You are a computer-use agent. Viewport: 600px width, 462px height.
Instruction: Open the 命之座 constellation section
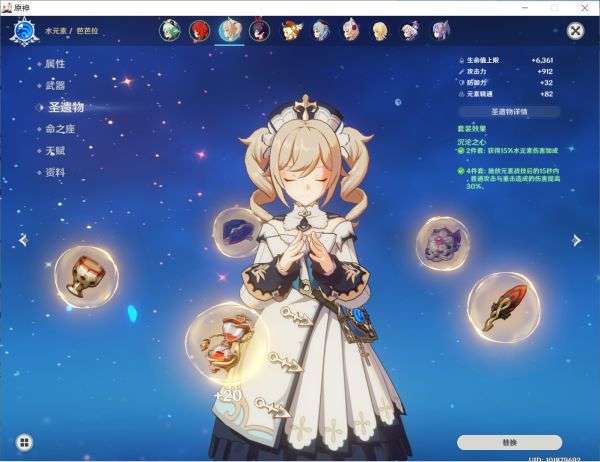click(60, 130)
